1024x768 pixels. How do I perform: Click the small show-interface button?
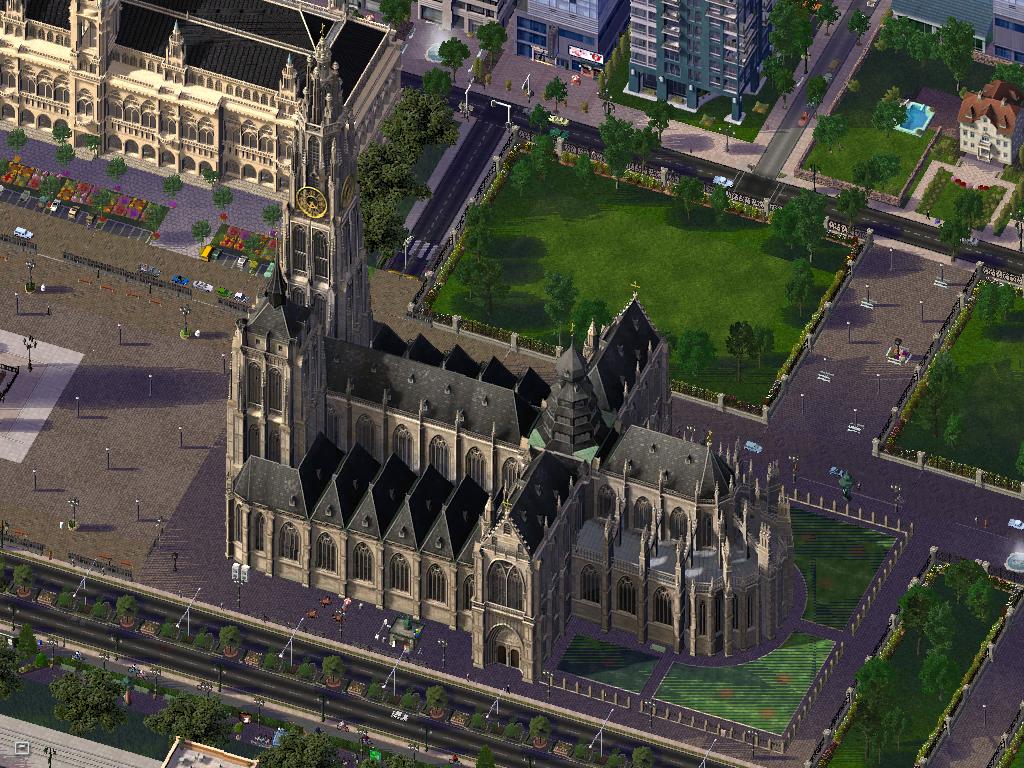pos(21,748)
